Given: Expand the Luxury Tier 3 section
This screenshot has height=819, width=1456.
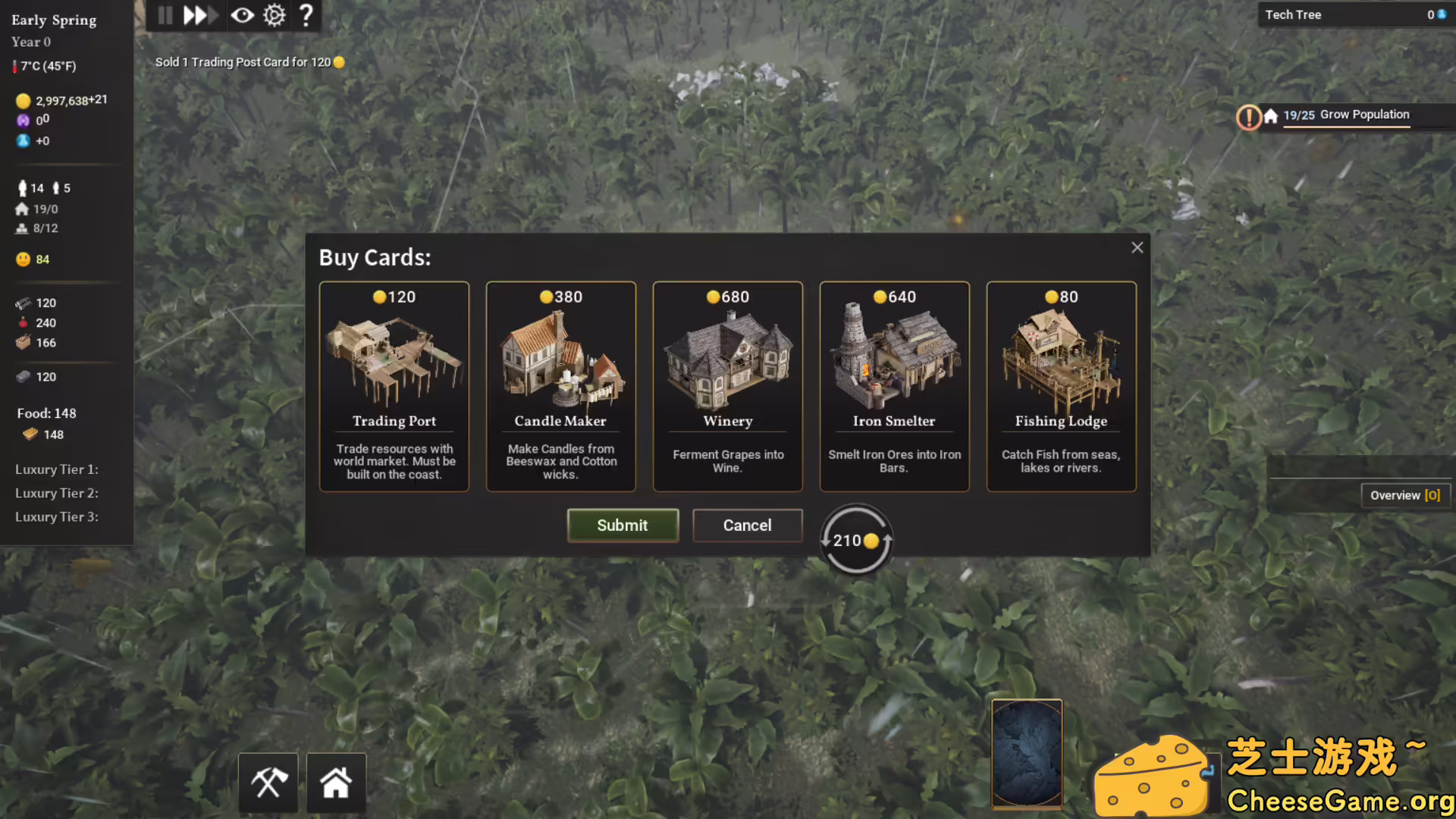Looking at the screenshot, I should [x=56, y=516].
